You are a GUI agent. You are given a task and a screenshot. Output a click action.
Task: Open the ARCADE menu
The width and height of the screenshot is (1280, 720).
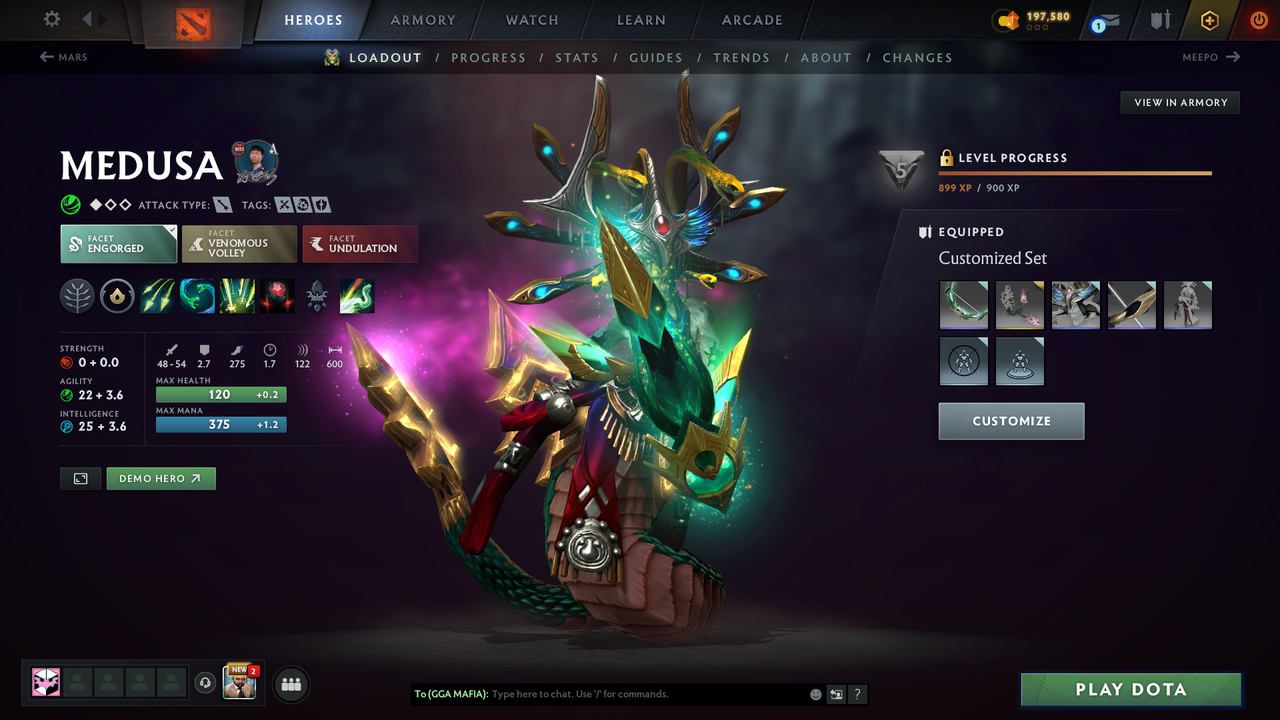(751, 20)
